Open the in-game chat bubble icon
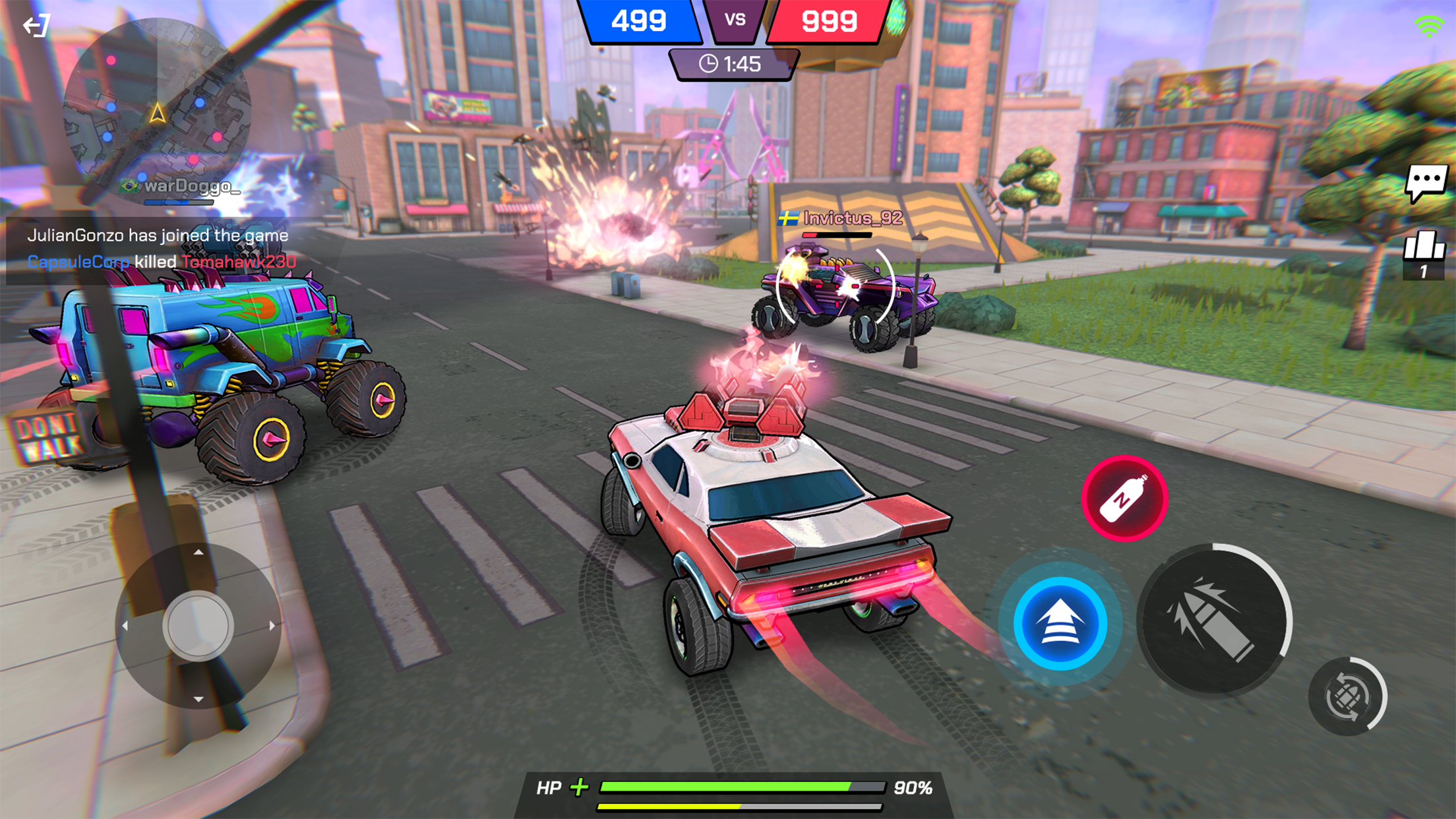This screenshot has width=1456, height=819. pyautogui.click(x=1427, y=179)
